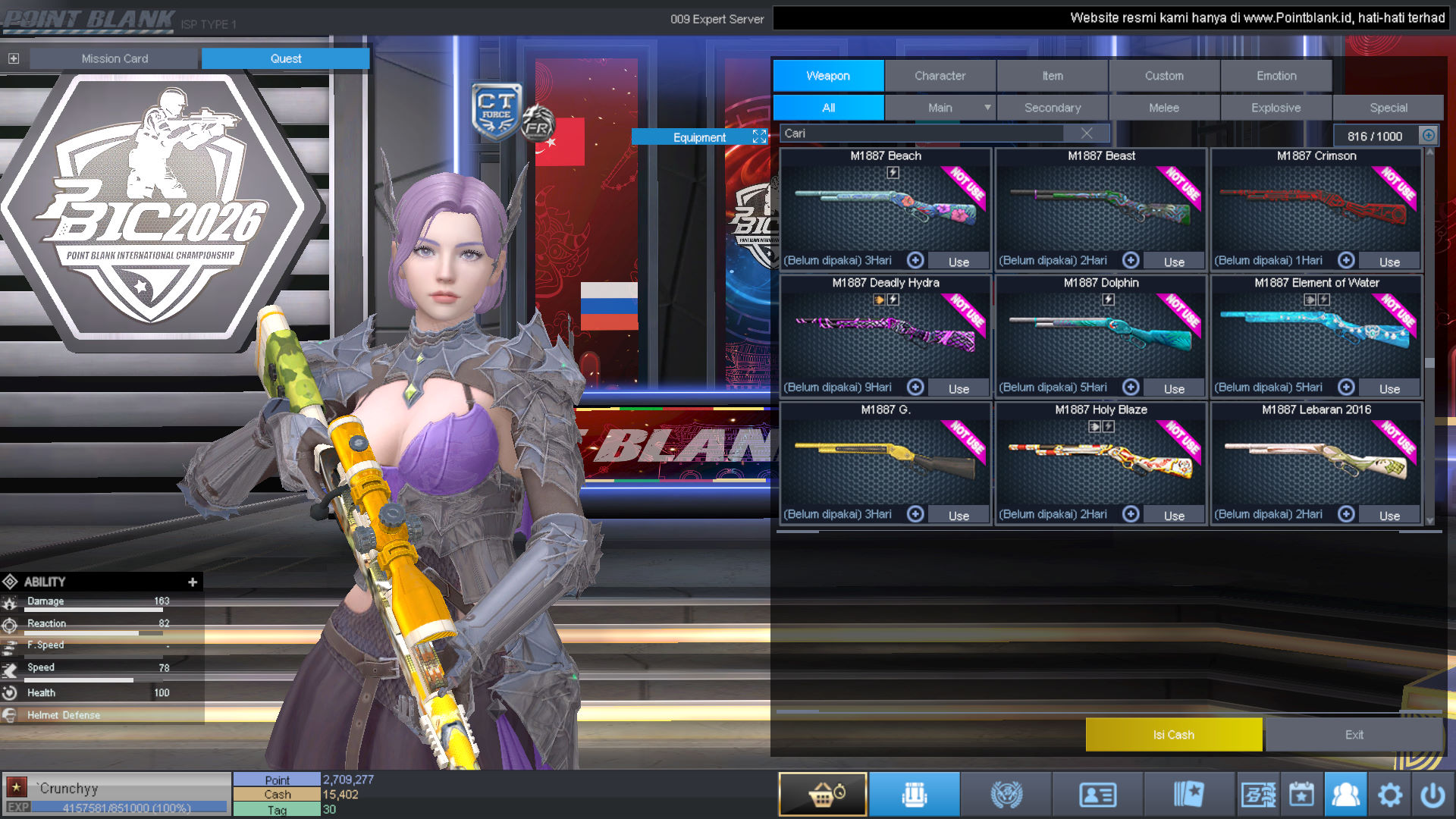Select the Custom tab
Screen dimensions: 1456x819
[1164, 76]
